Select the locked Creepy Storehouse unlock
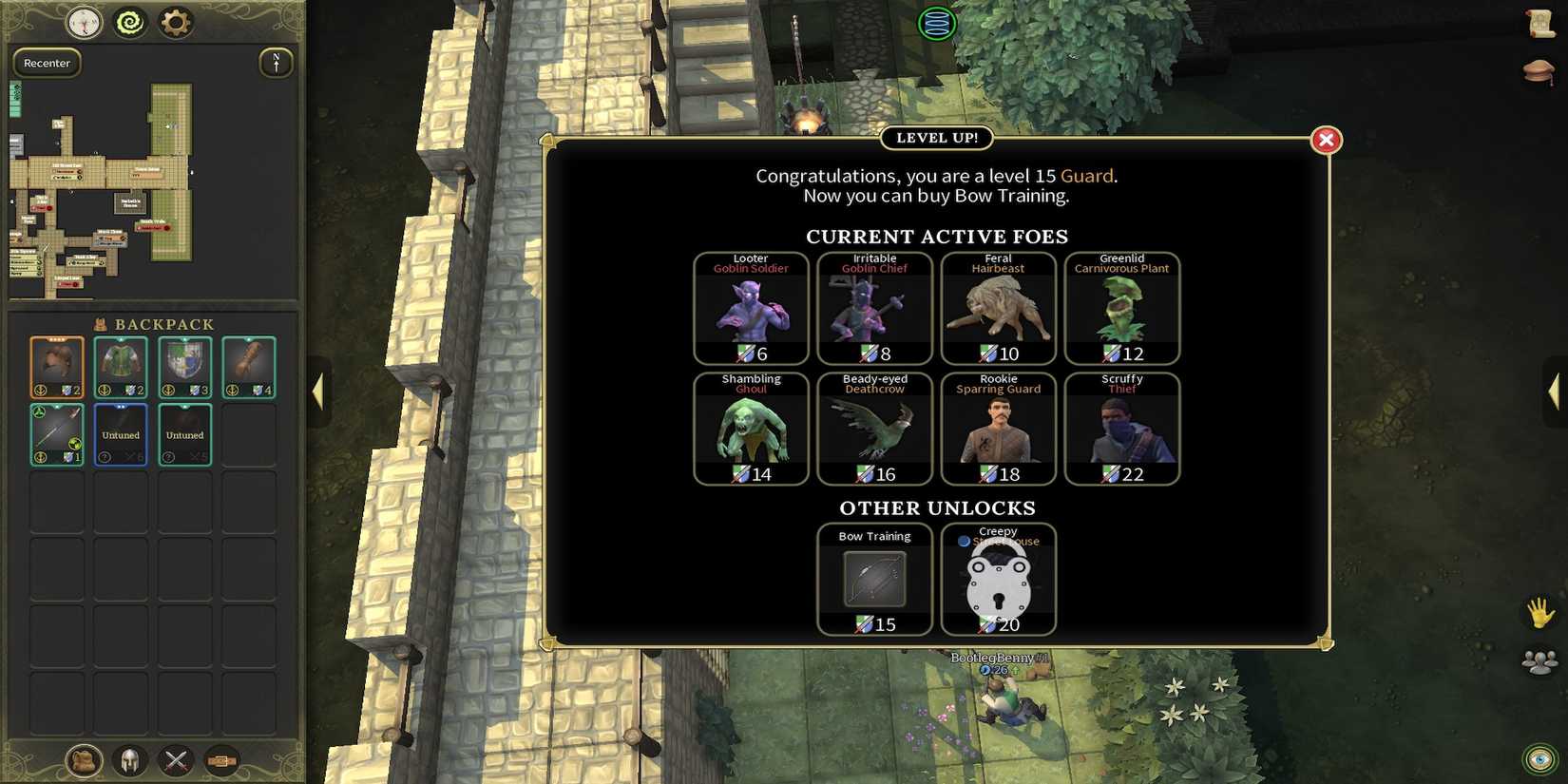This screenshot has width=1568, height=784. (998, 580)
